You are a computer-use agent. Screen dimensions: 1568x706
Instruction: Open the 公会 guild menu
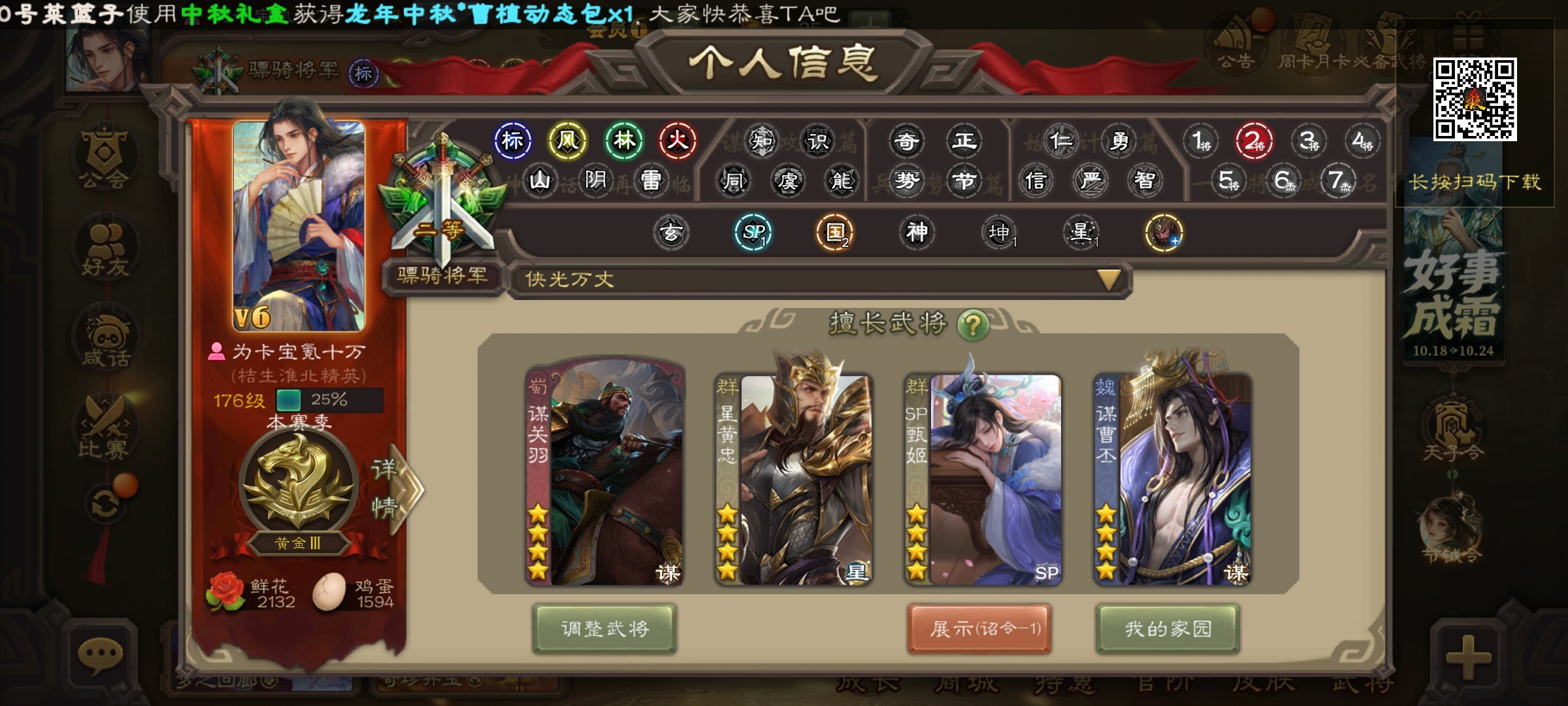[x=105, y=158]
